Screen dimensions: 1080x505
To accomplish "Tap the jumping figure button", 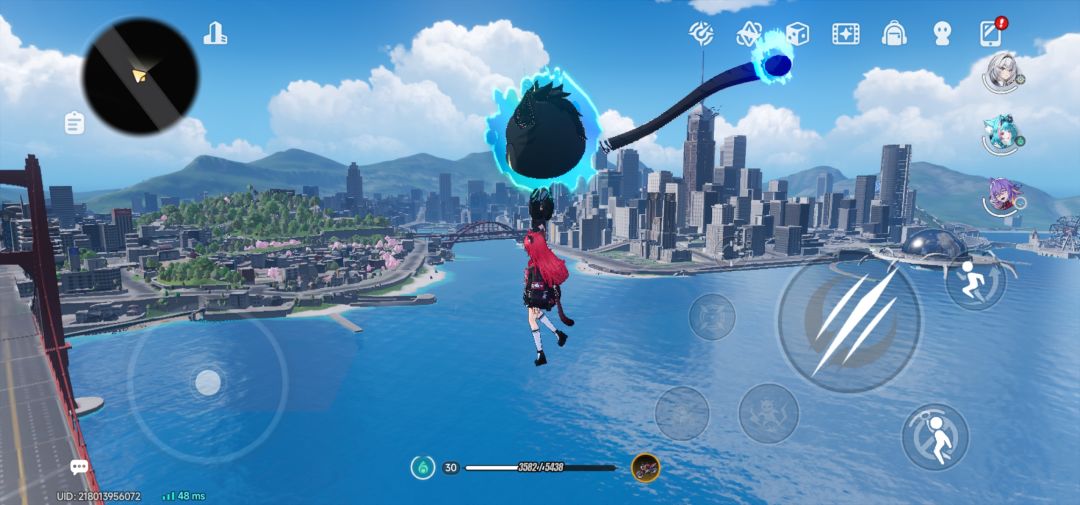I will [935, 437].
